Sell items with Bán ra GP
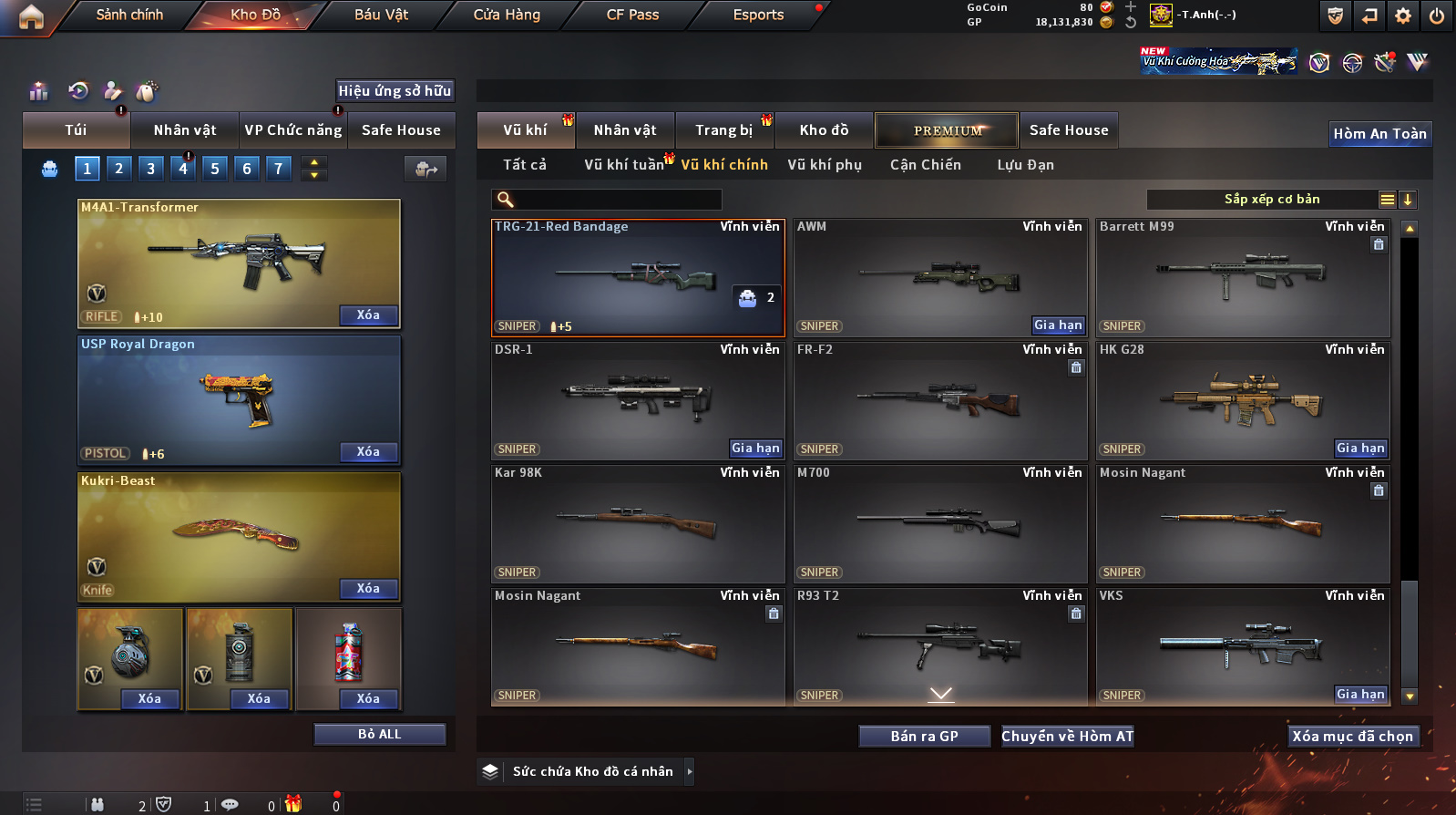 point(924,737)
